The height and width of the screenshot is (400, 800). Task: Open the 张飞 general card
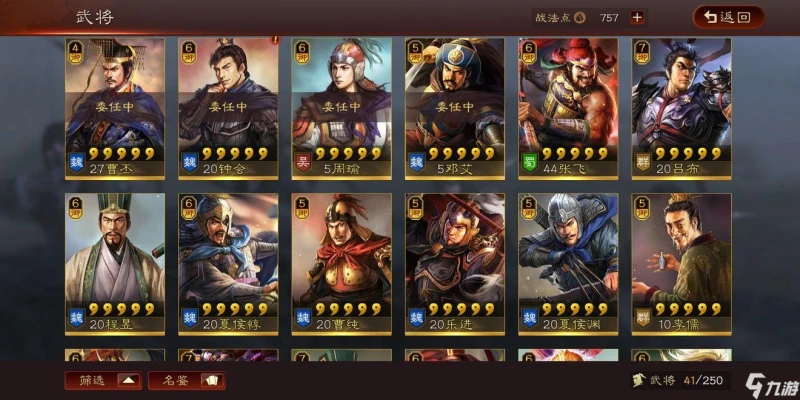click(x=568, y=108)
